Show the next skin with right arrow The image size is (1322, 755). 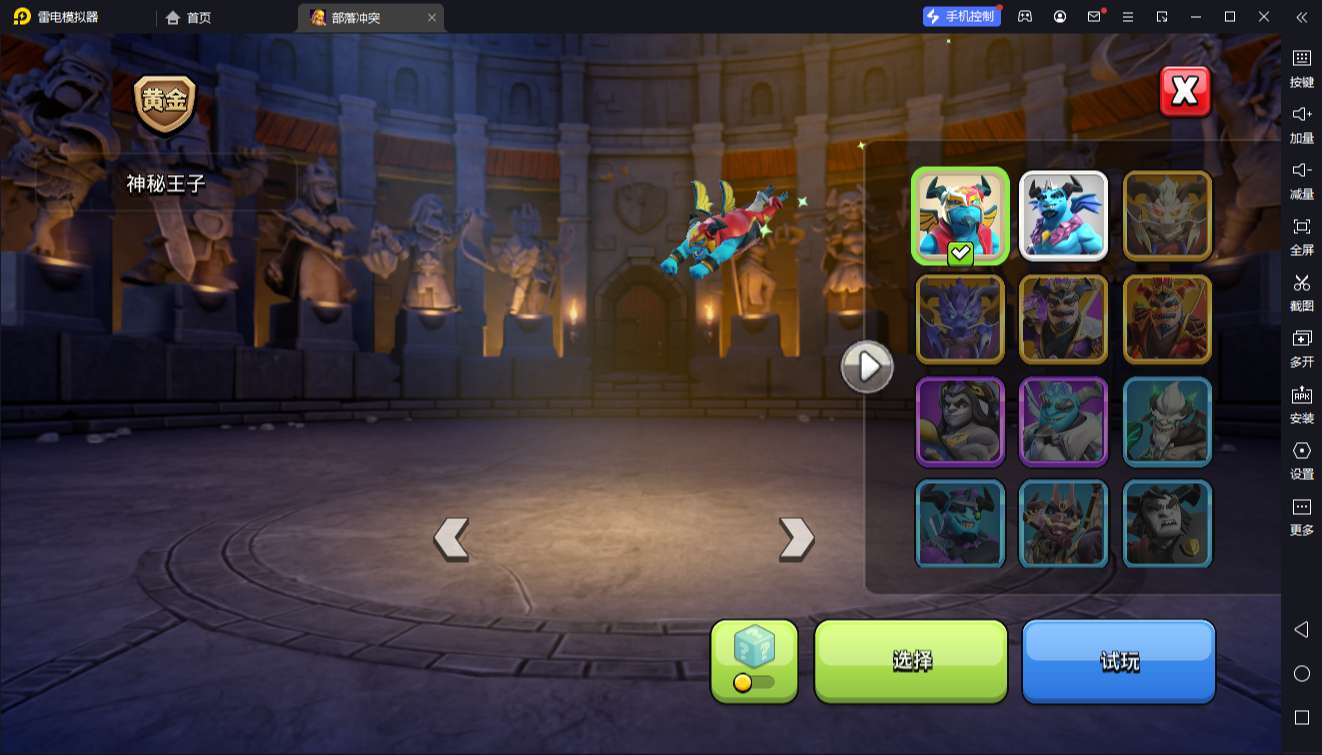[x=796, y=539]
